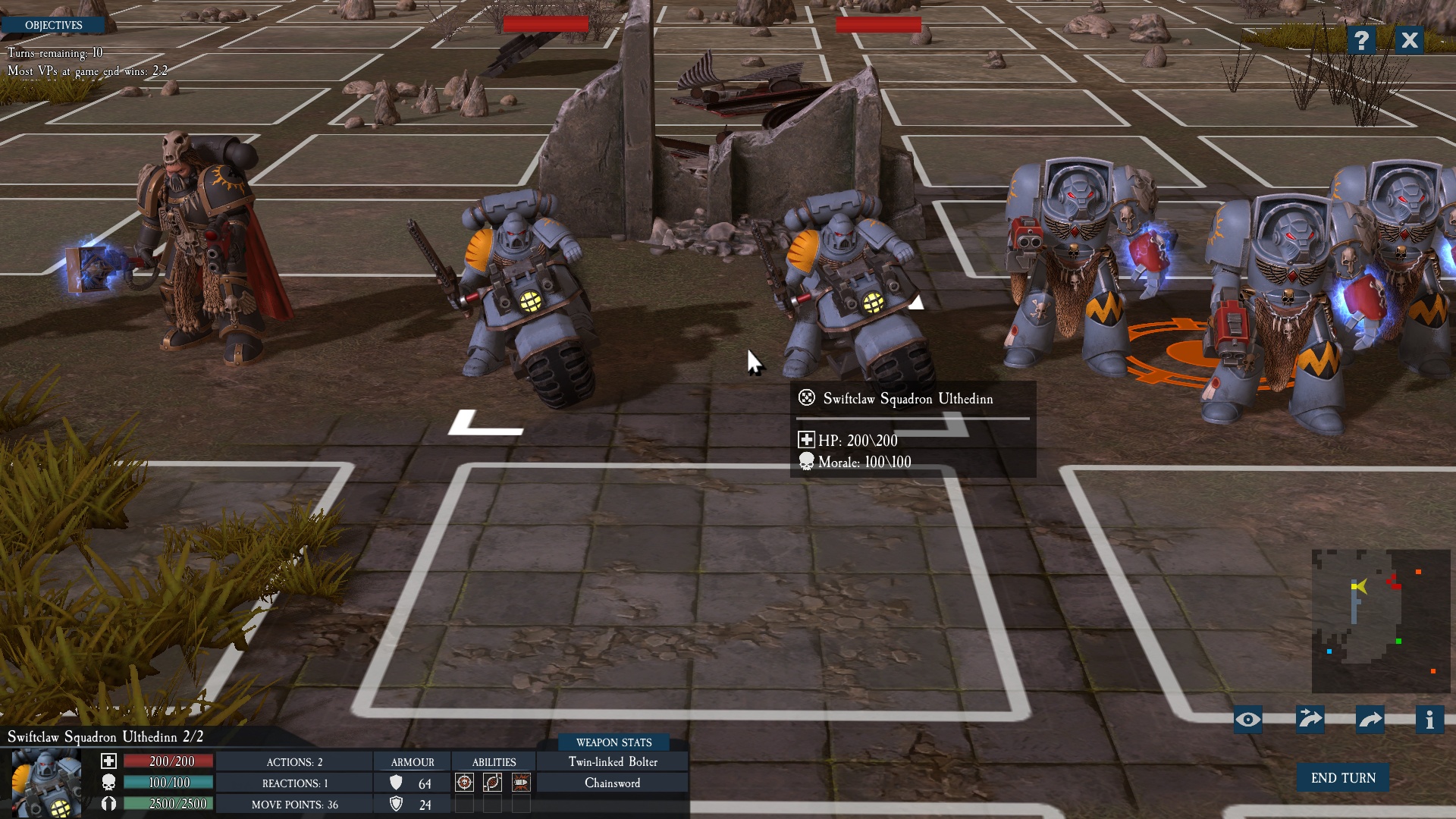Toggle the eye visibility icon
1456x819 pixels.
[x=1248, y=720]
